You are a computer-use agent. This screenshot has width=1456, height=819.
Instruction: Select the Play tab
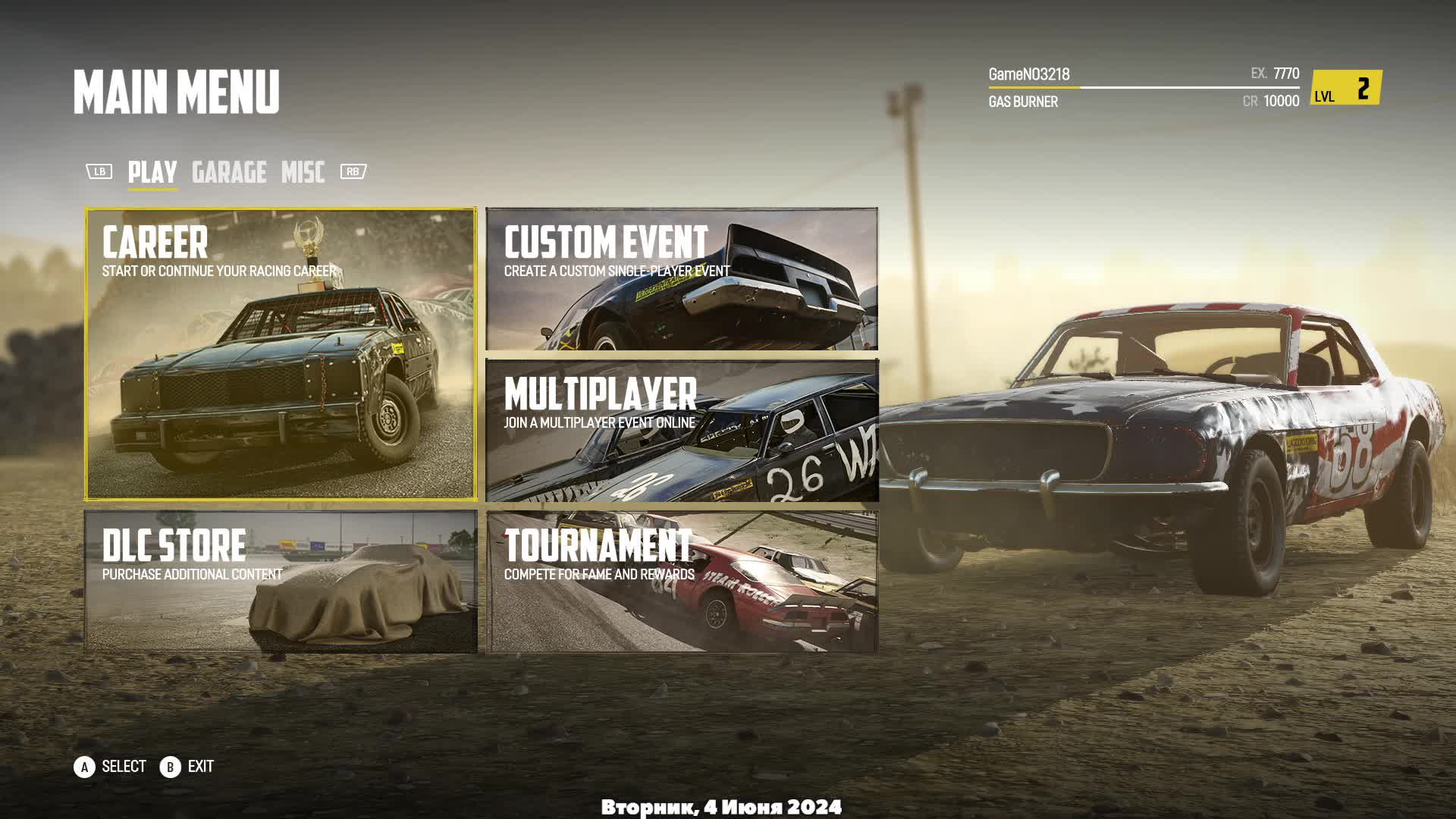point(152,172)
